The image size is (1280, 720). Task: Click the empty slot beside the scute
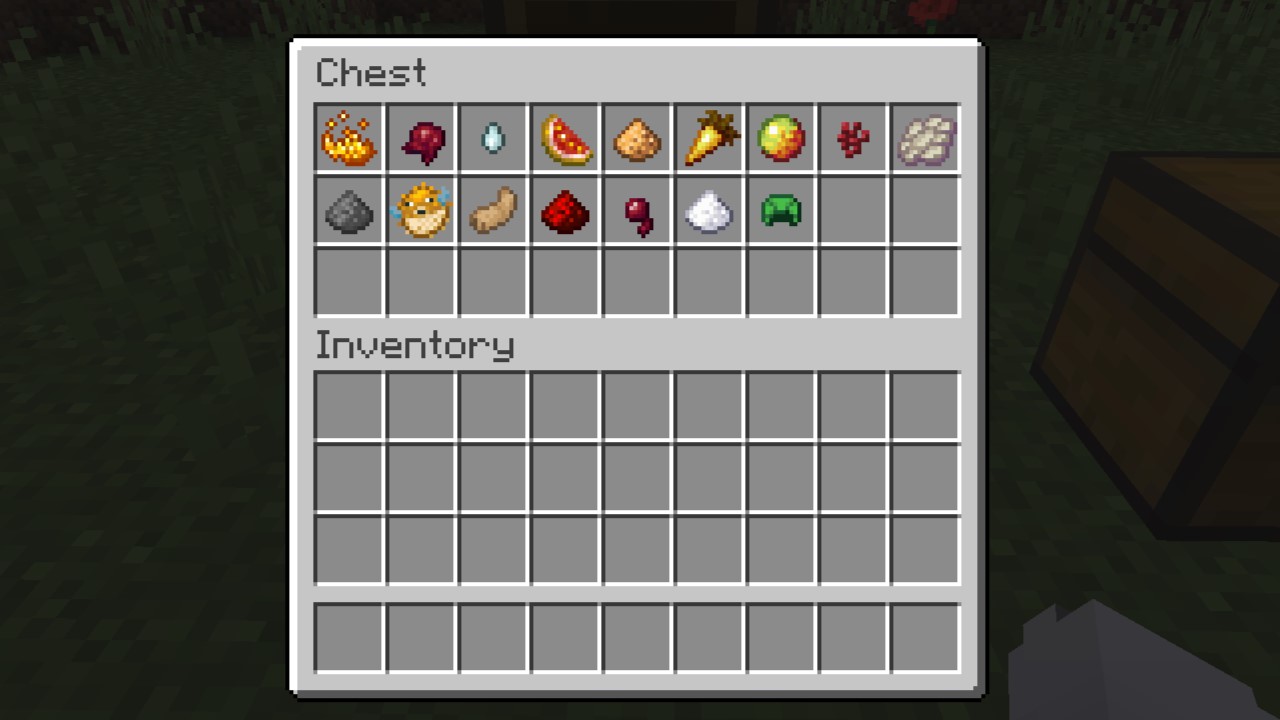pyautogui.click(x=852, y=211)
